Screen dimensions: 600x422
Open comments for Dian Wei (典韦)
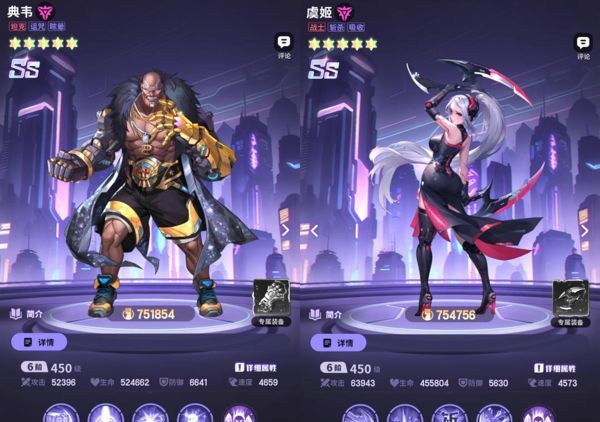(284, 46)
